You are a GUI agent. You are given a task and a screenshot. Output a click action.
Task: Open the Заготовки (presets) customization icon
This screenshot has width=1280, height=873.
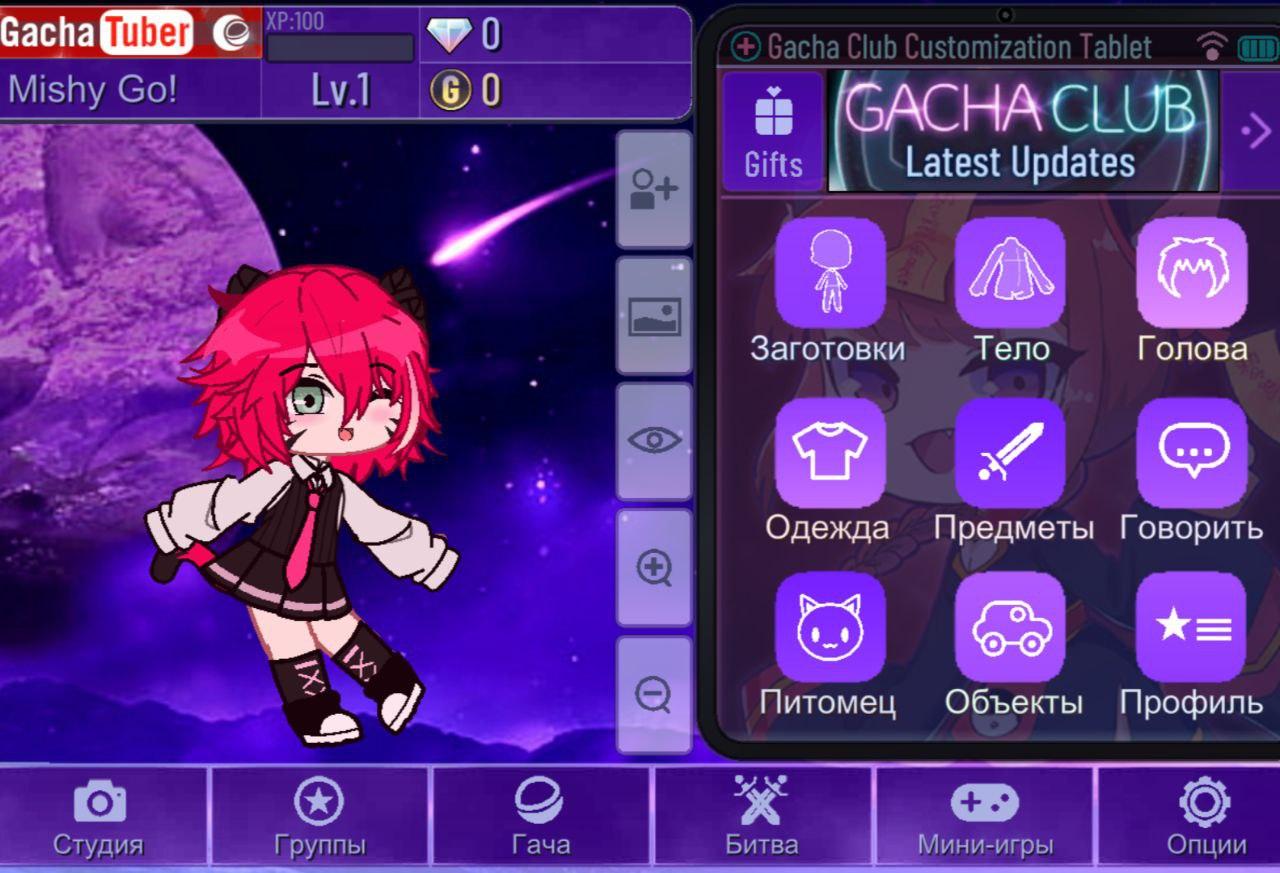[829, 275]
